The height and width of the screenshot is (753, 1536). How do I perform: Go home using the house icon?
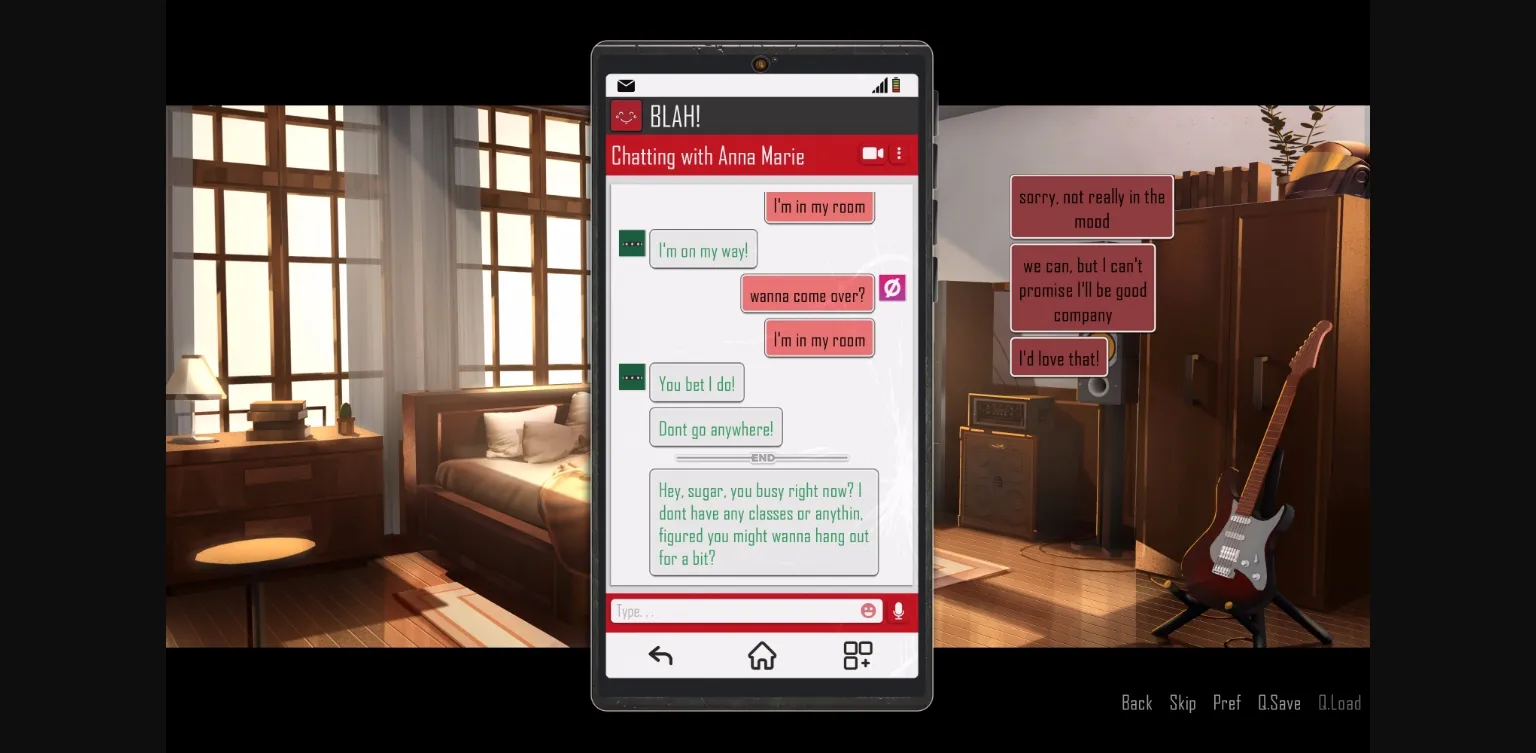click(762, 655)
